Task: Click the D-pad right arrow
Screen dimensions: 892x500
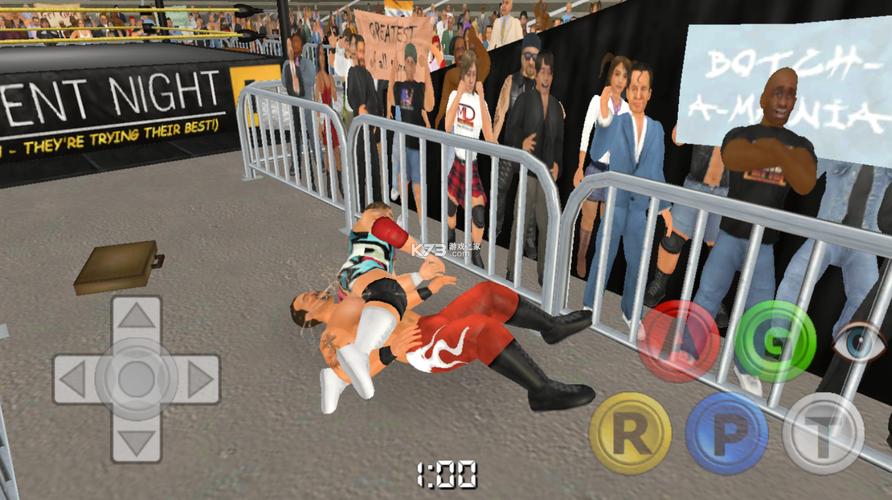Action: [198, 379]
